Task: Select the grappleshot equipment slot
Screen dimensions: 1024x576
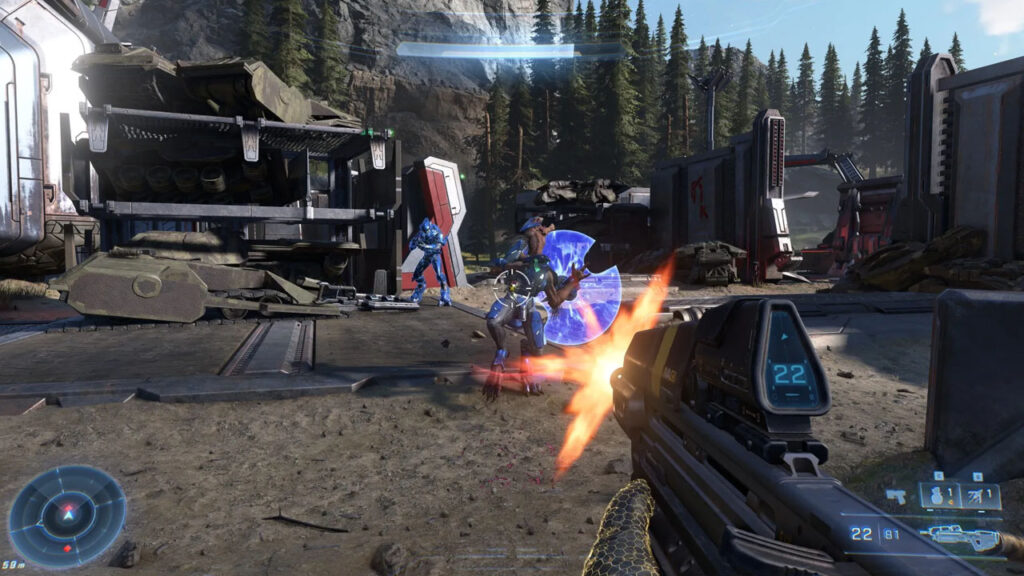Action: click(x=979, y=496)
